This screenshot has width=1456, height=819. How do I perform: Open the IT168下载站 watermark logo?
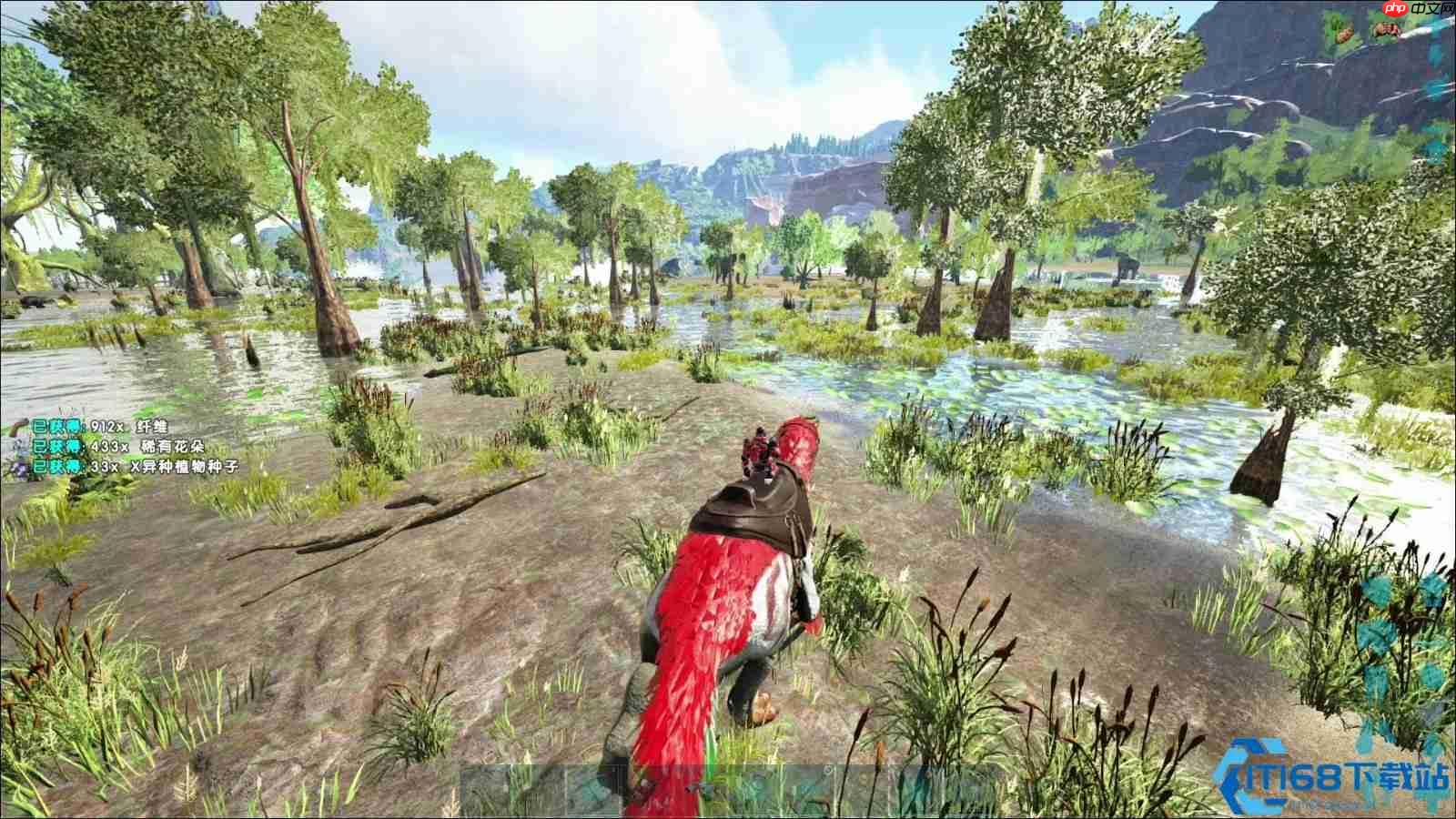pyautogui.click(x=1339, y=778)
